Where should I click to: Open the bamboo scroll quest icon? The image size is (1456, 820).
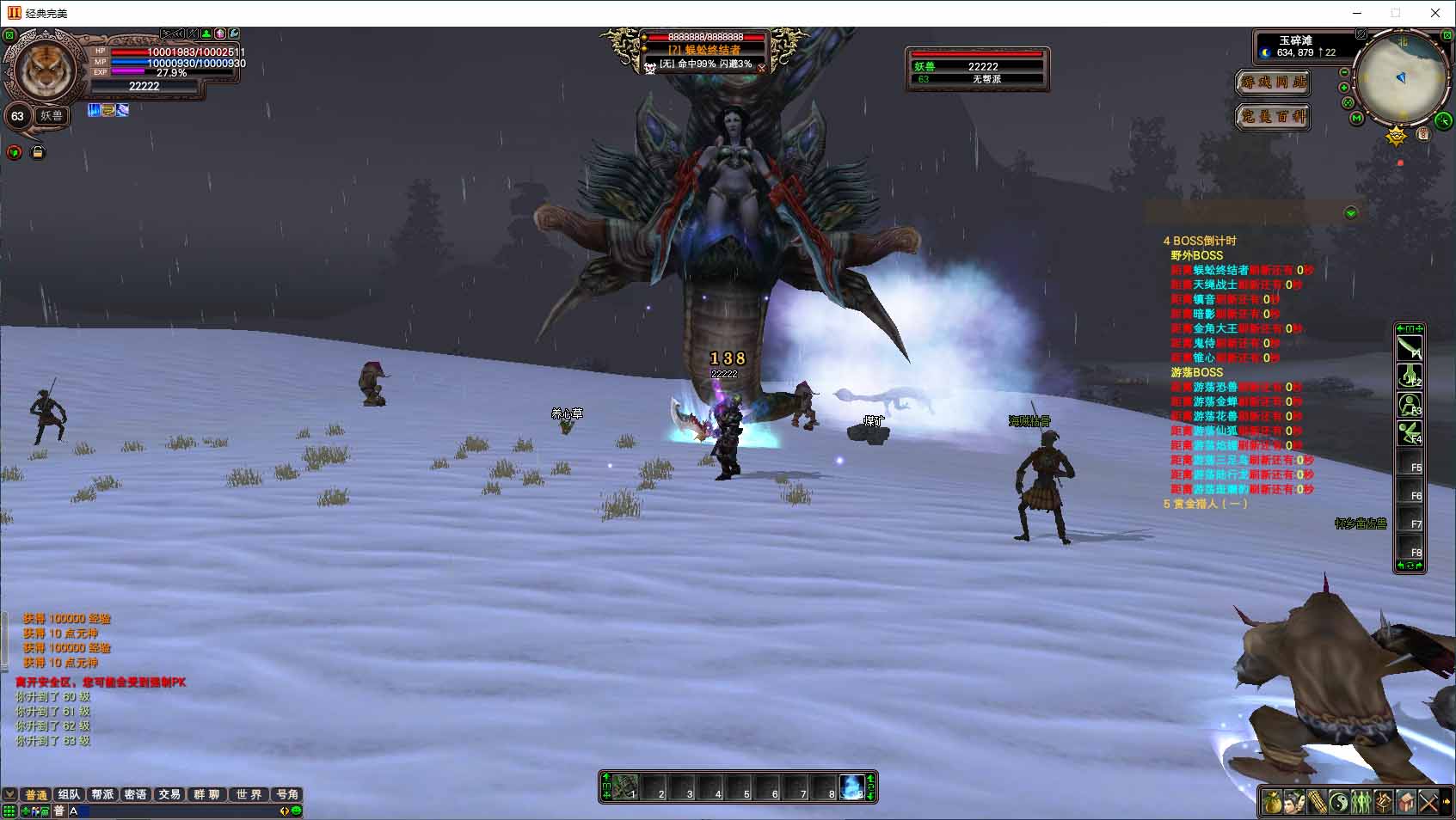1317,803
